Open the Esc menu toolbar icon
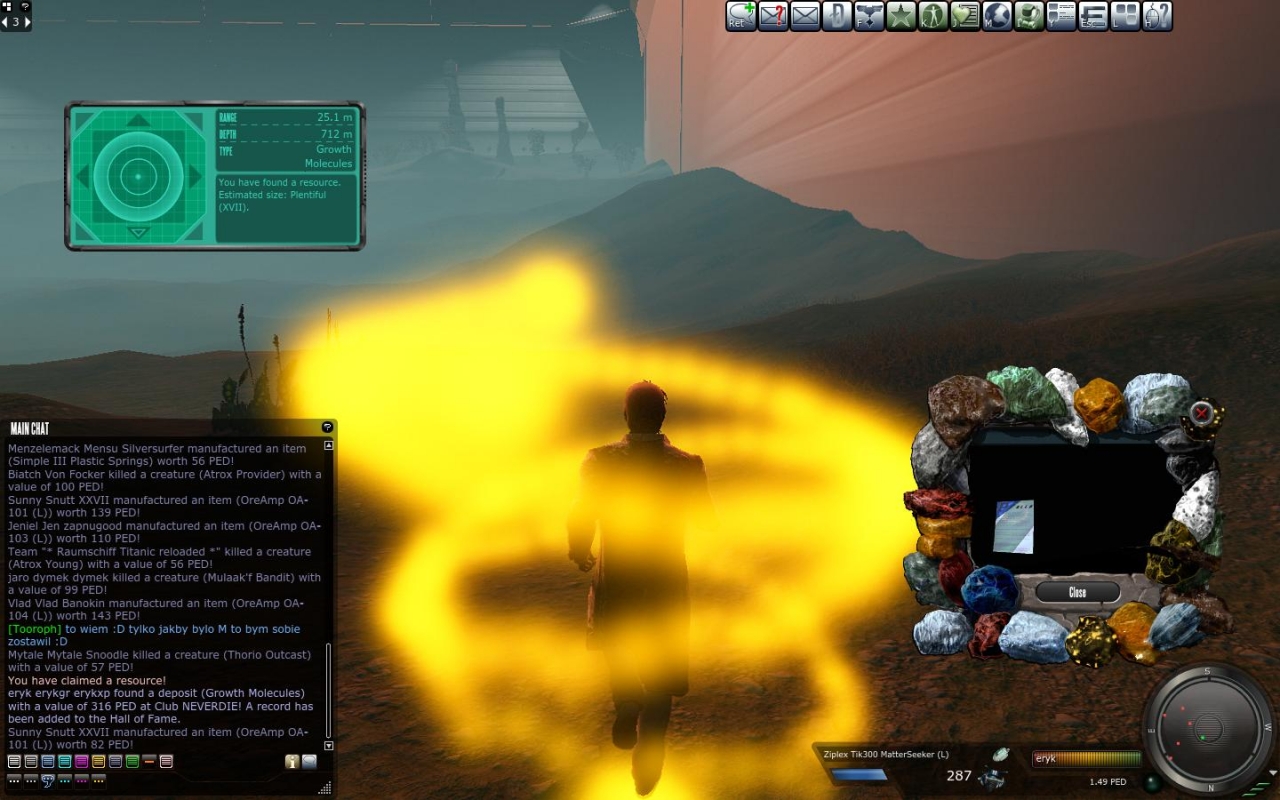This screenshot has width=1280, height=800. coord(1093,16)
